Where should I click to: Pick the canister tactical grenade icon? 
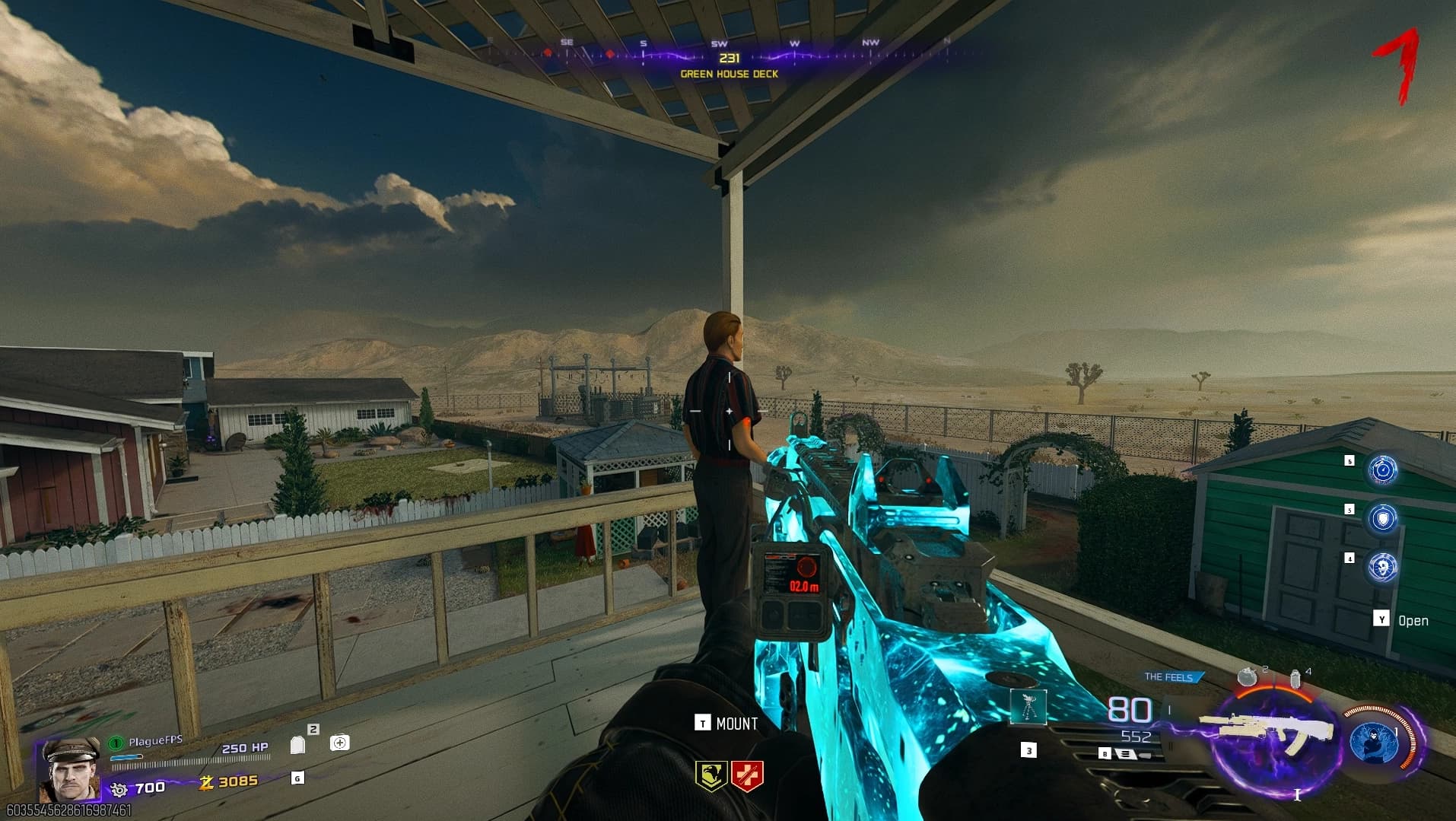point(1295,678)
